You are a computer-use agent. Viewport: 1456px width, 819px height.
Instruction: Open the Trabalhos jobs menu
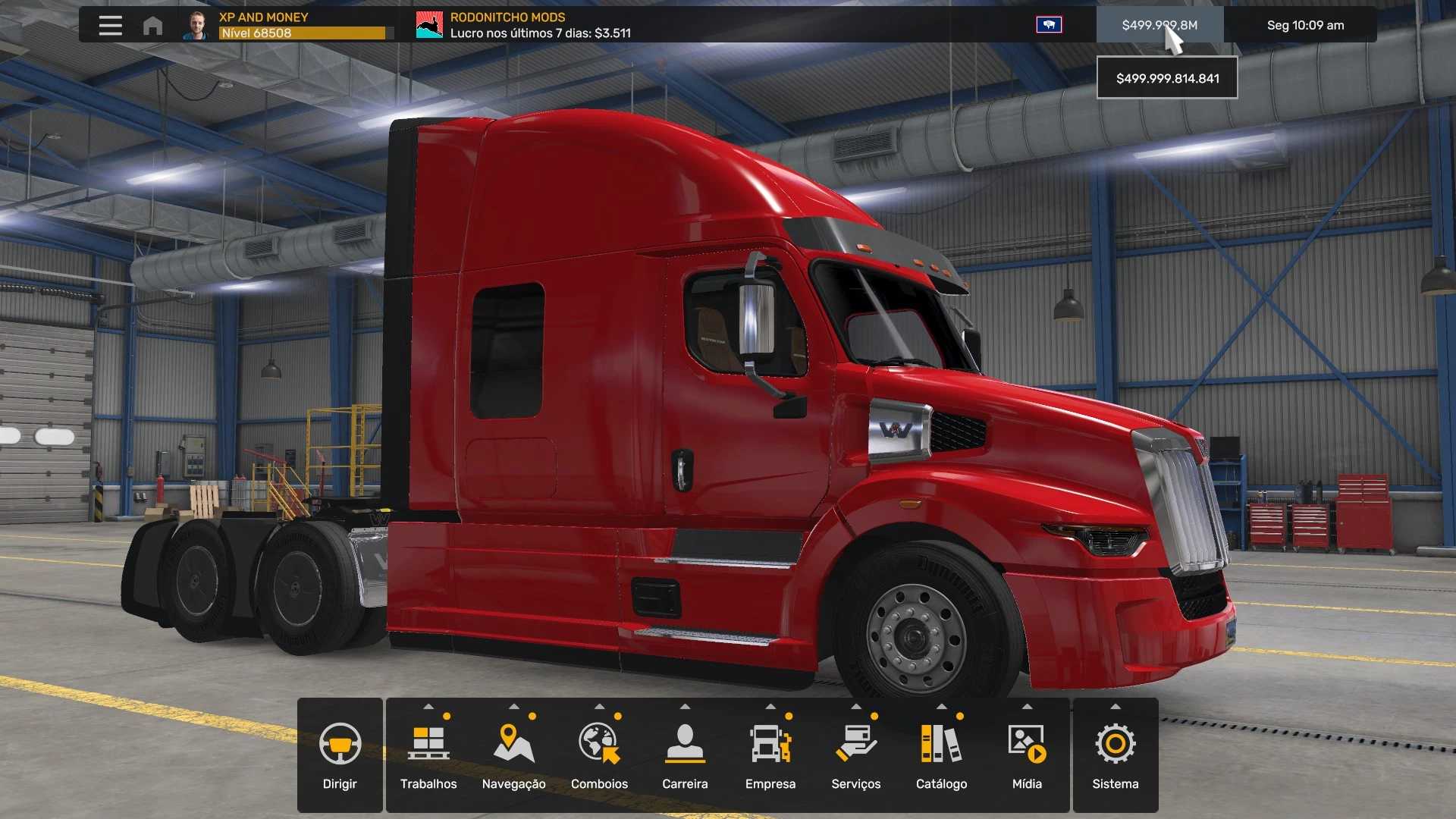[x=428, y=755]
